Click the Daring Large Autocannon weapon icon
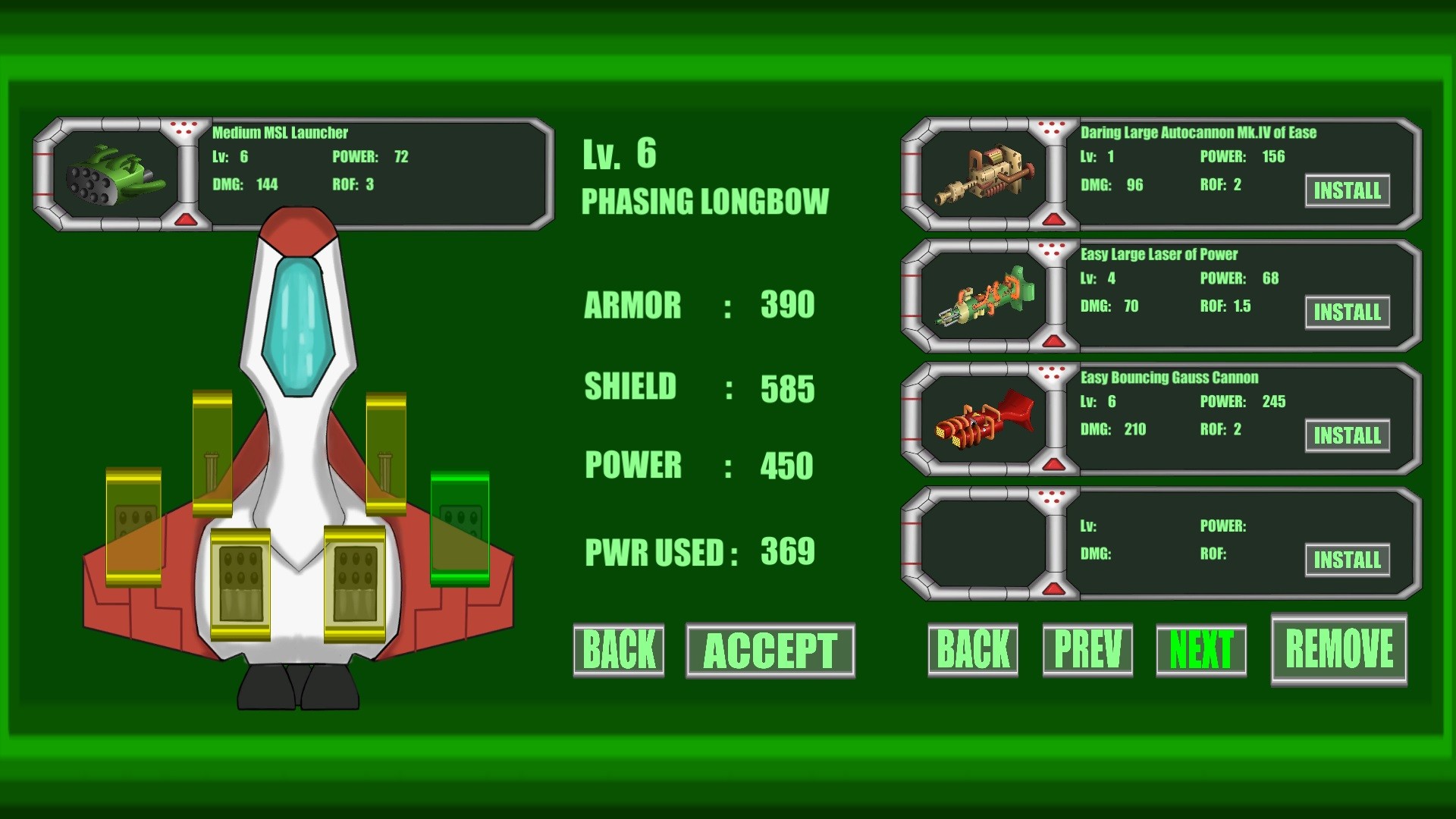 (986, 174)
